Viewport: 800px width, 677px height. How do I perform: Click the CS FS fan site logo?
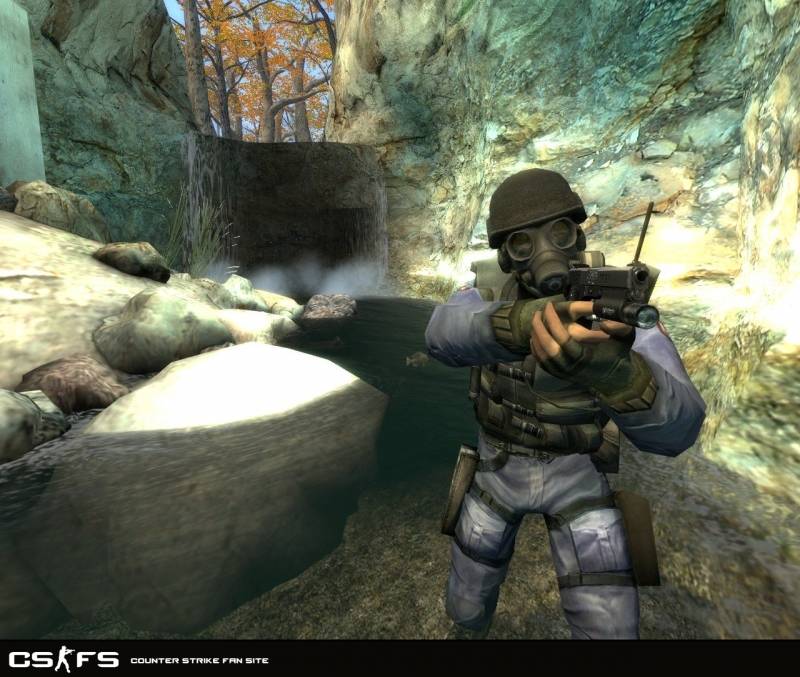[x=64, y=659]
